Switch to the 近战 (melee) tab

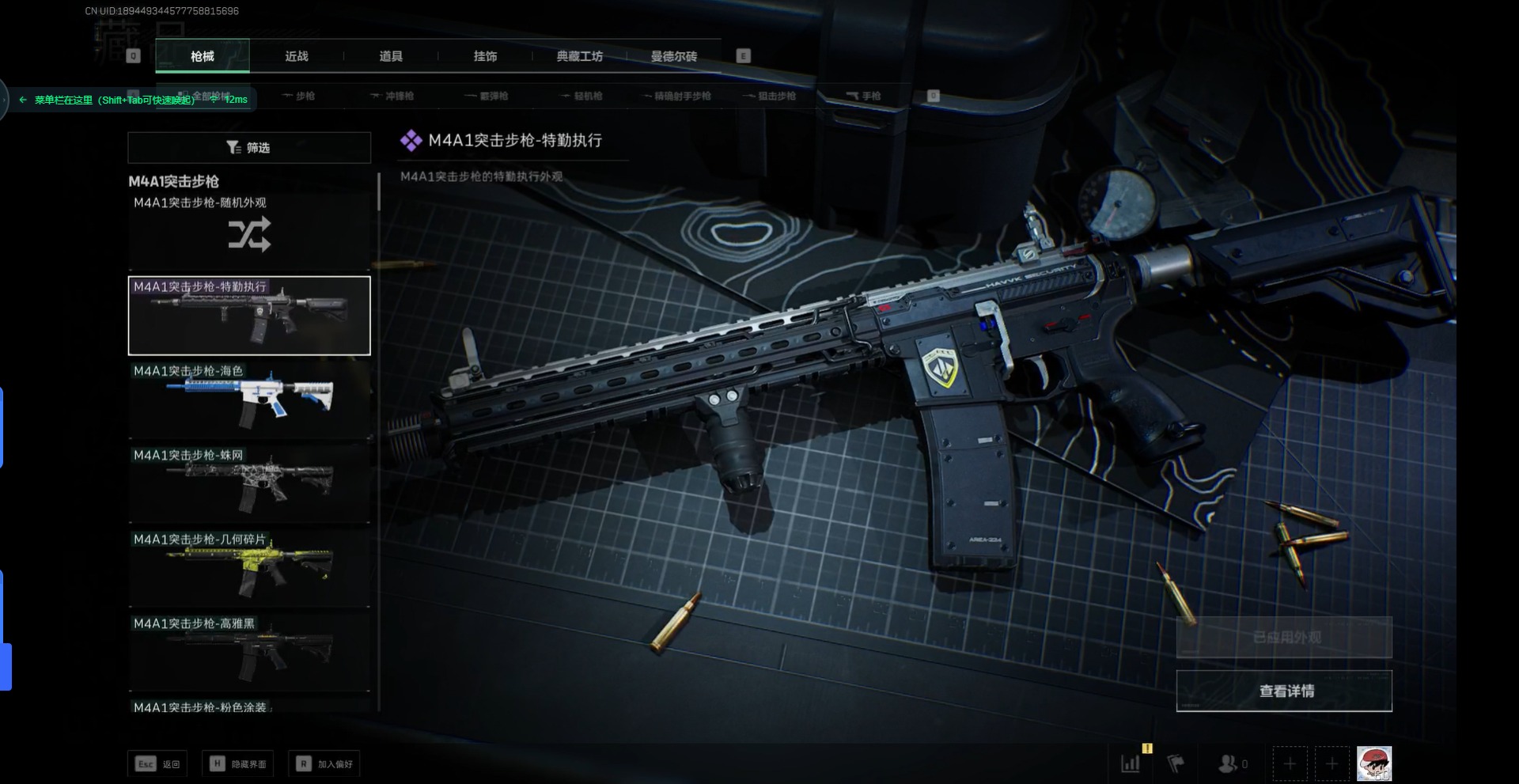tap(297, 56)
